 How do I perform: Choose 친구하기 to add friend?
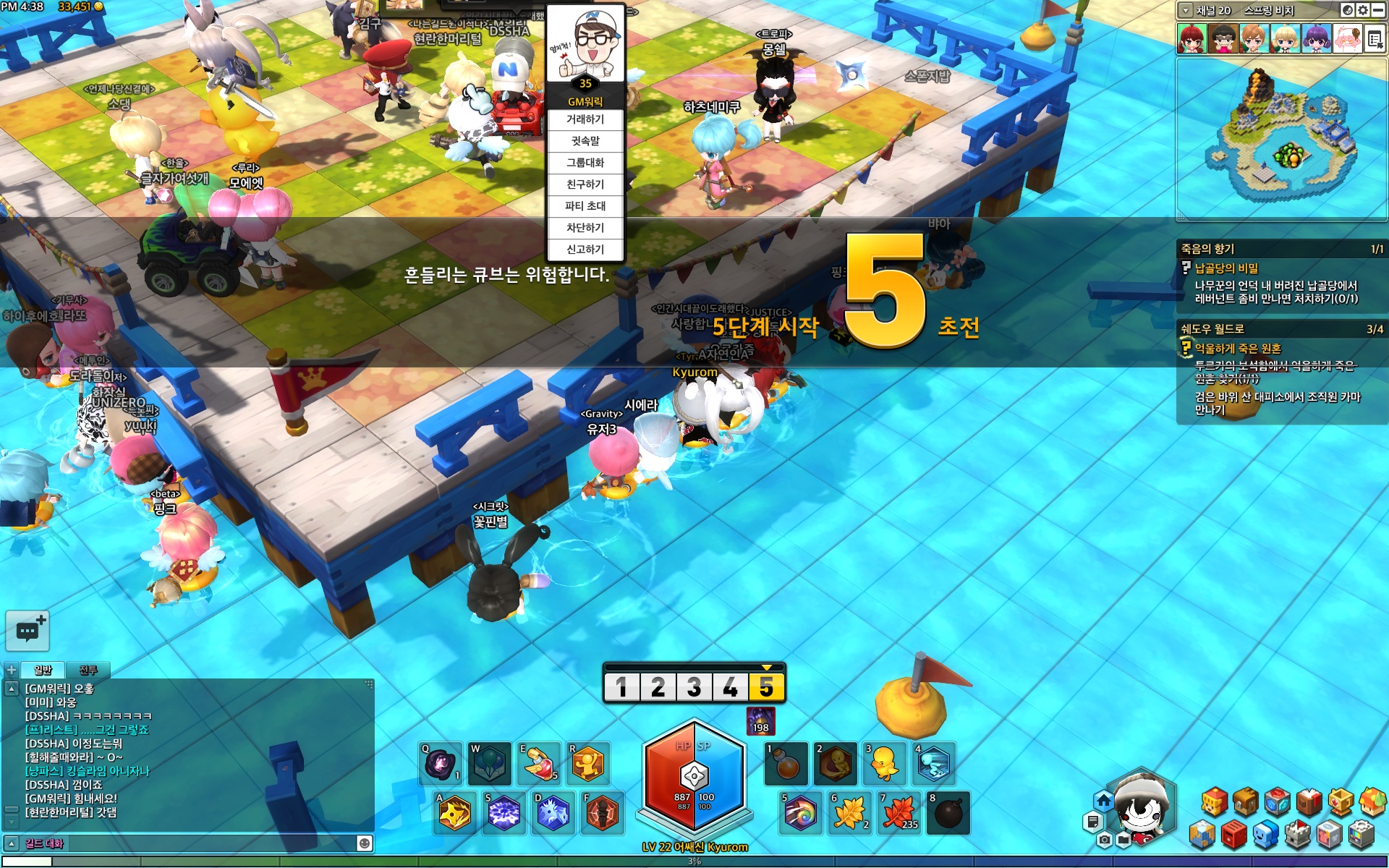585,184
